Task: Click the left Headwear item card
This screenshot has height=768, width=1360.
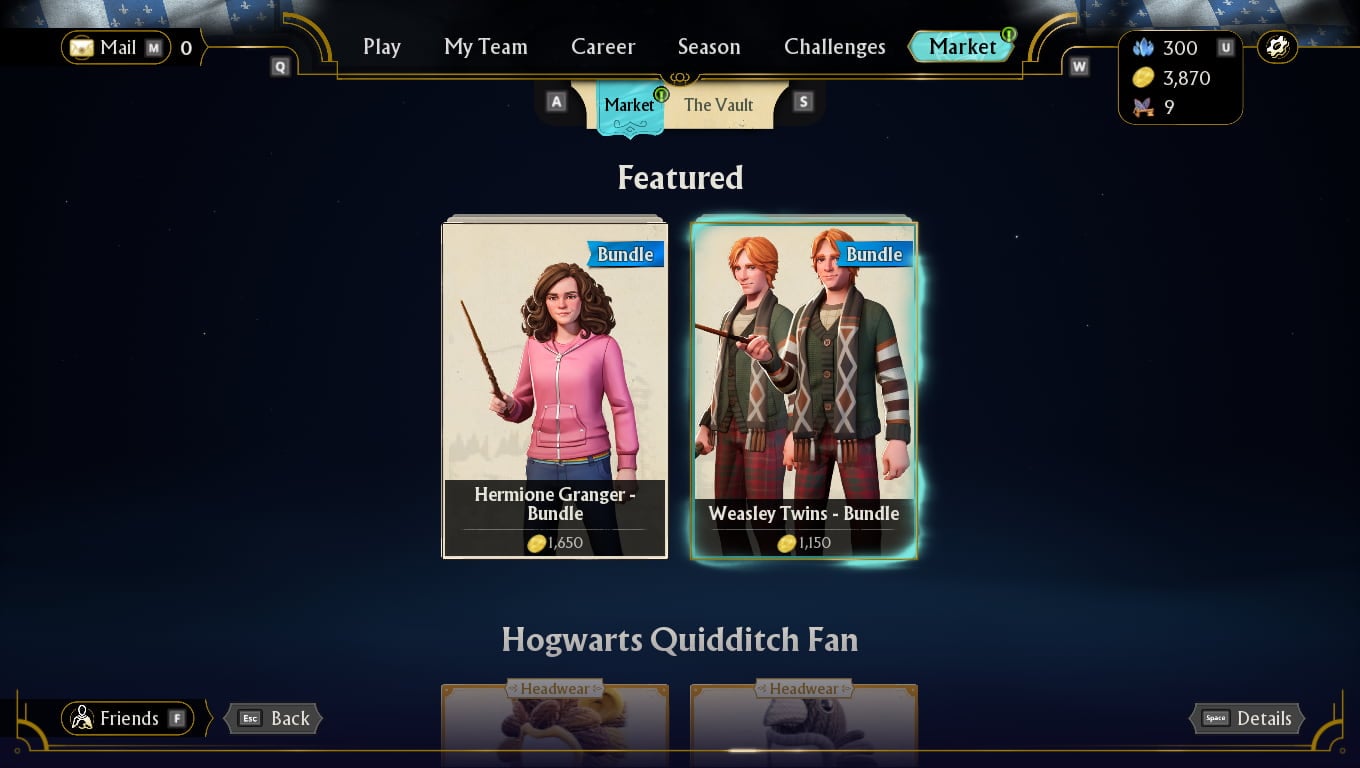Action: (x=555, y=725)
